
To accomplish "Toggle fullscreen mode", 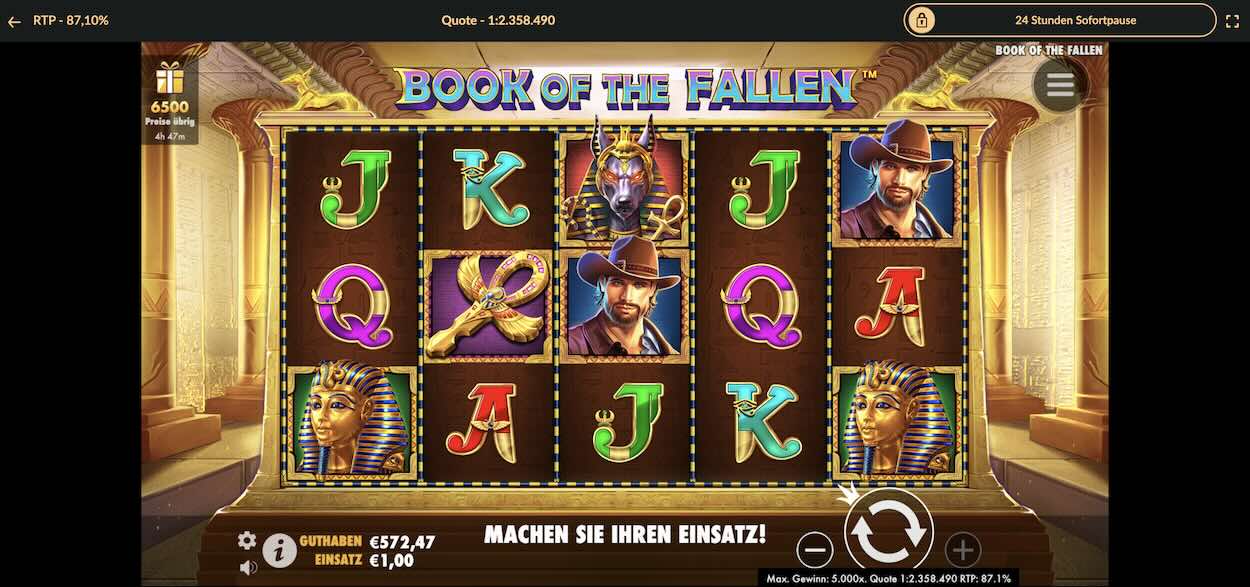I will point(1232,20).
